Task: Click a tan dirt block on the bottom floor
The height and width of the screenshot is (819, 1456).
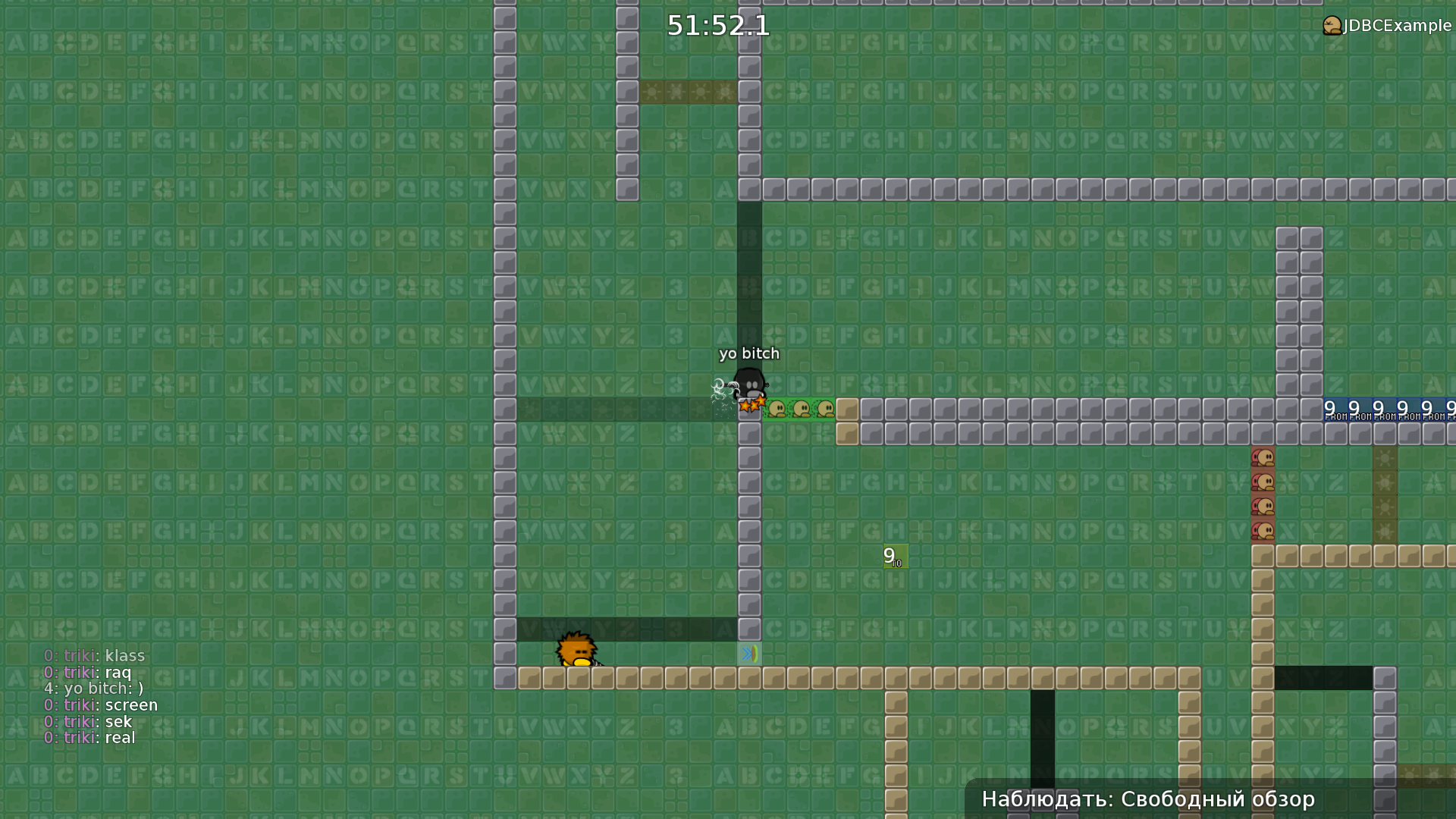Action: tap(652, 678)
